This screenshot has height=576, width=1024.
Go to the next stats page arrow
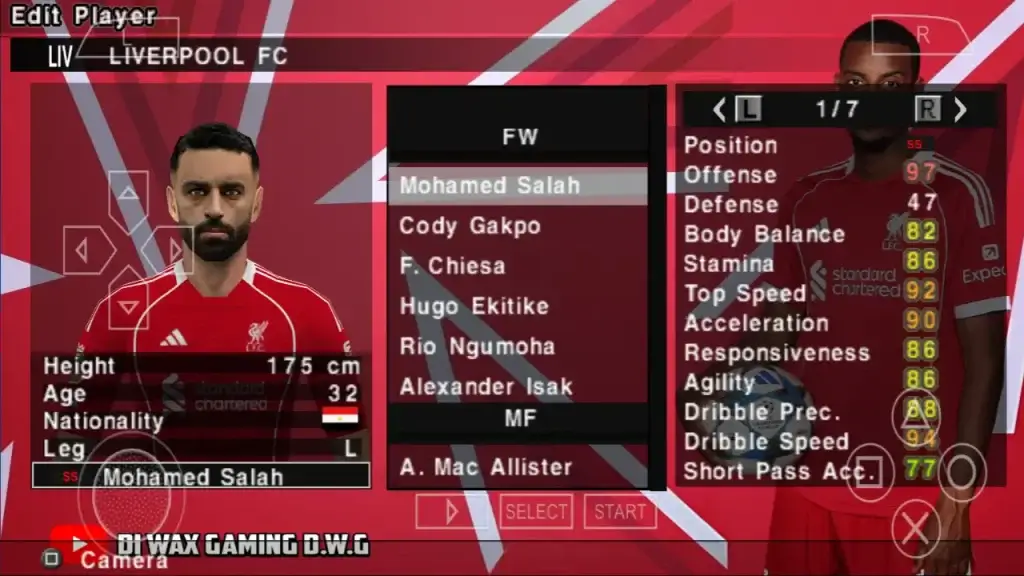[x=961, y=110]
